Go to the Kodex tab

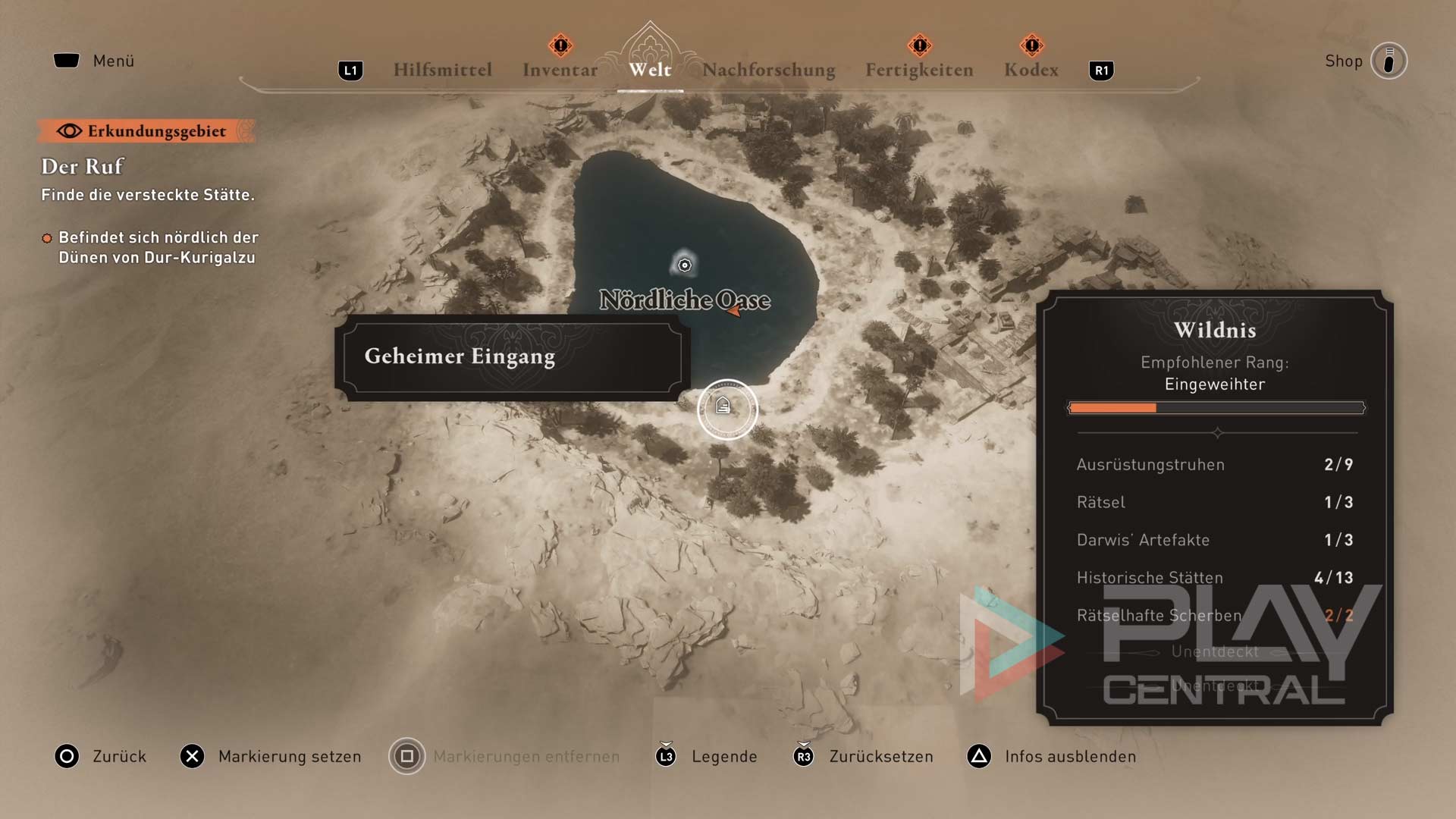click(x=1031, y=70)
